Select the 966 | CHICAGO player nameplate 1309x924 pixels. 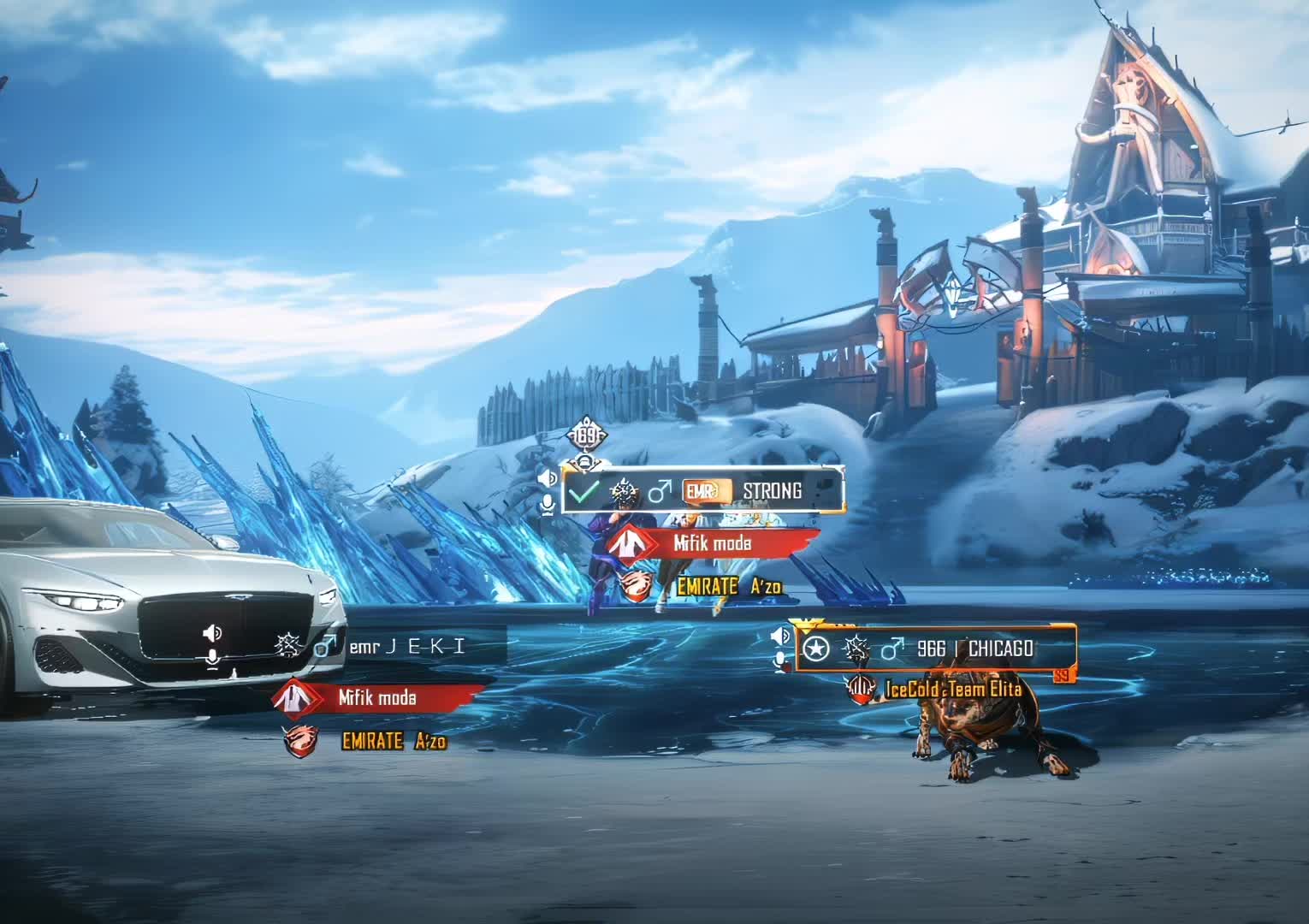[x=936, y=649]
